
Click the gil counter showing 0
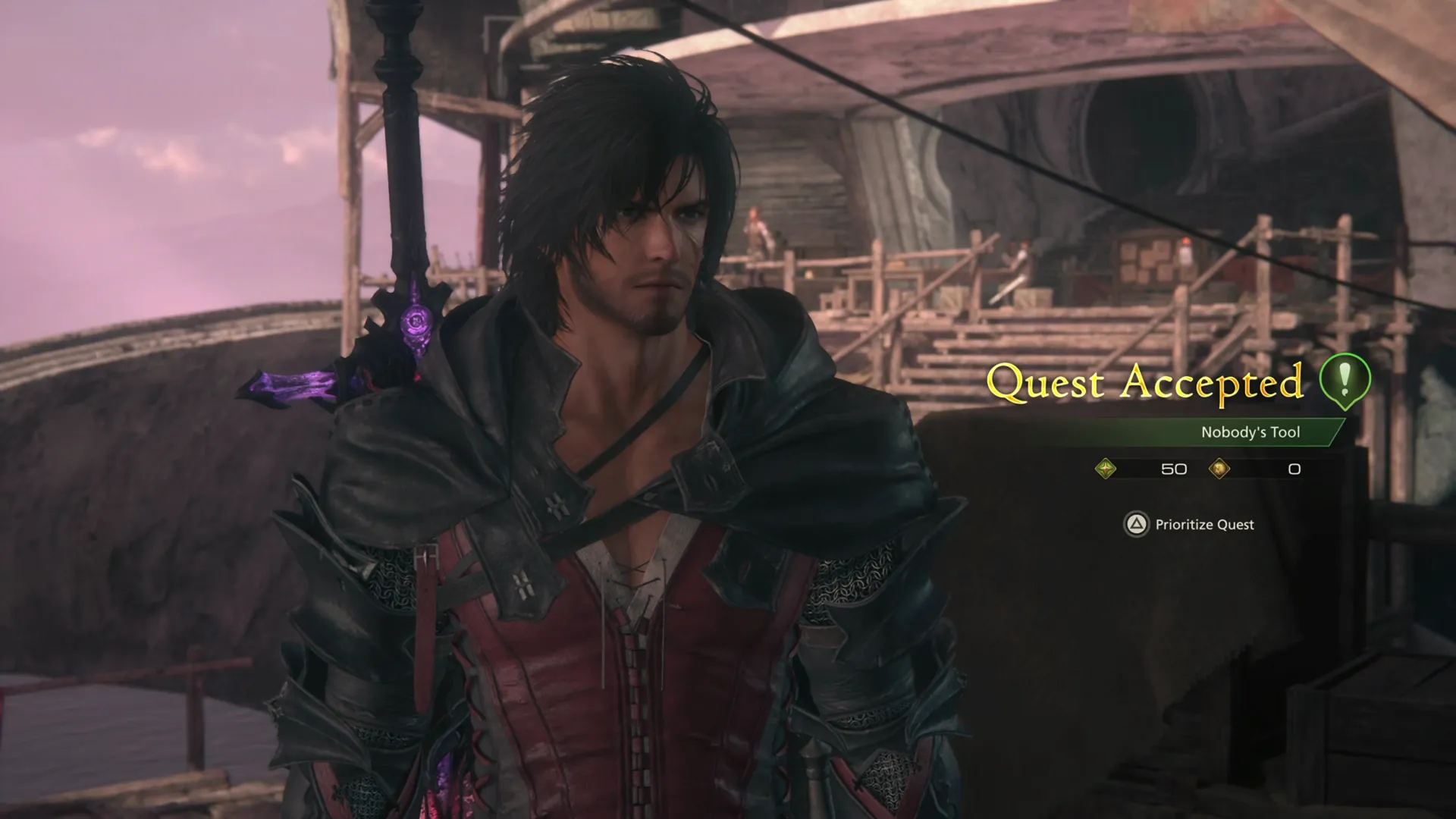(1294, 469)
